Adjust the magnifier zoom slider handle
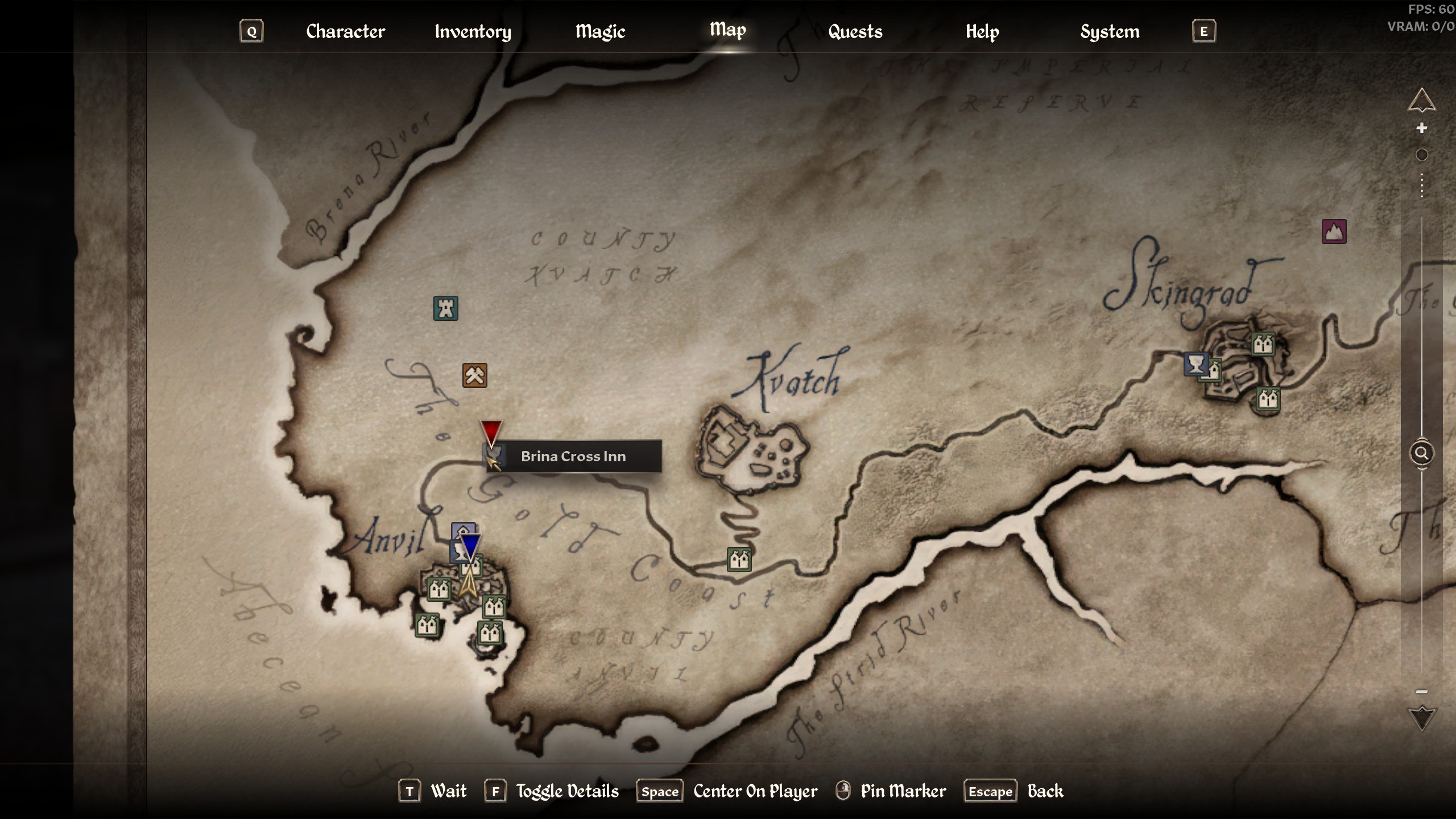 (1421, 453)
